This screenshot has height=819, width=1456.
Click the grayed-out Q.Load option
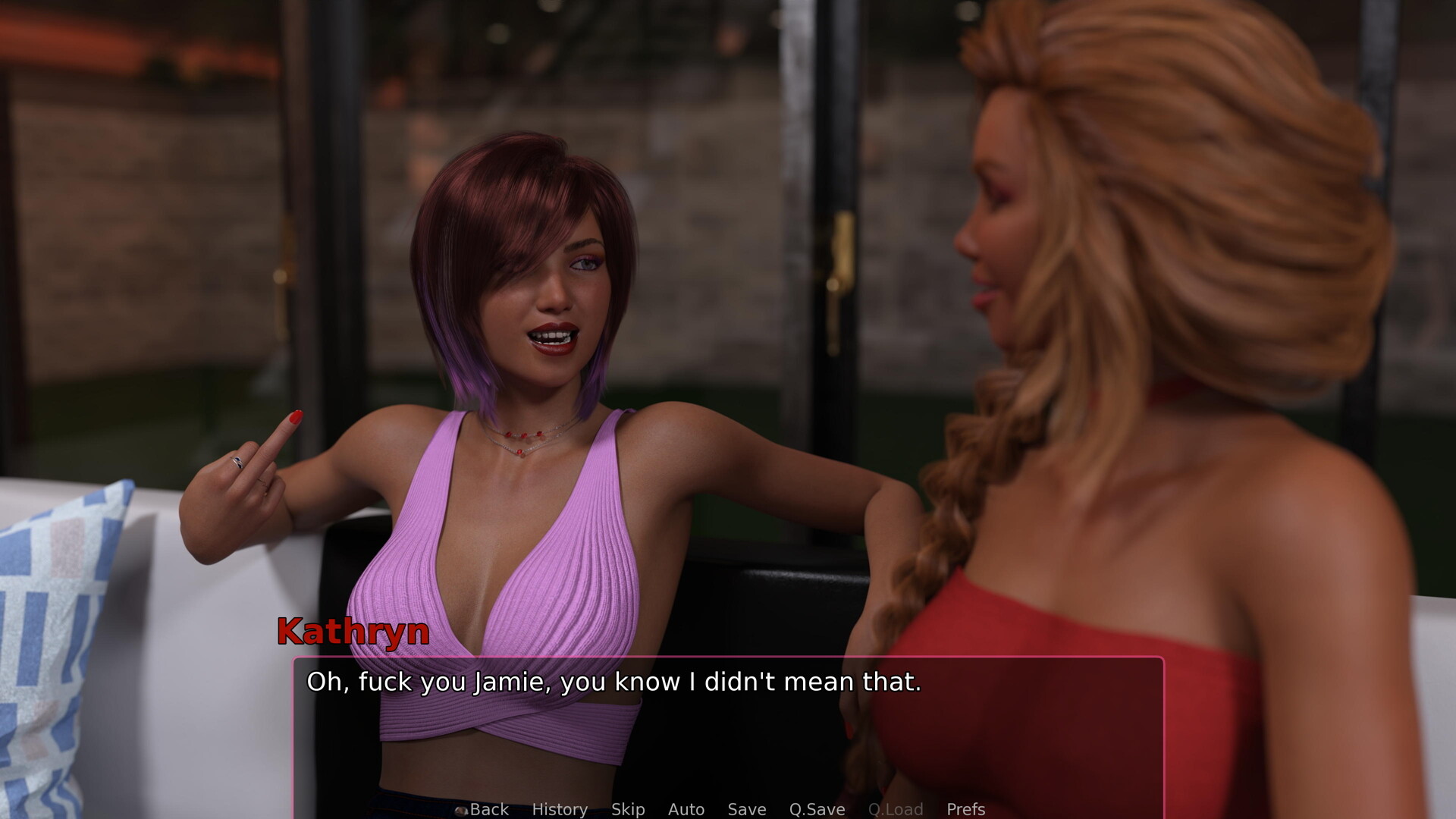[896, 809]
